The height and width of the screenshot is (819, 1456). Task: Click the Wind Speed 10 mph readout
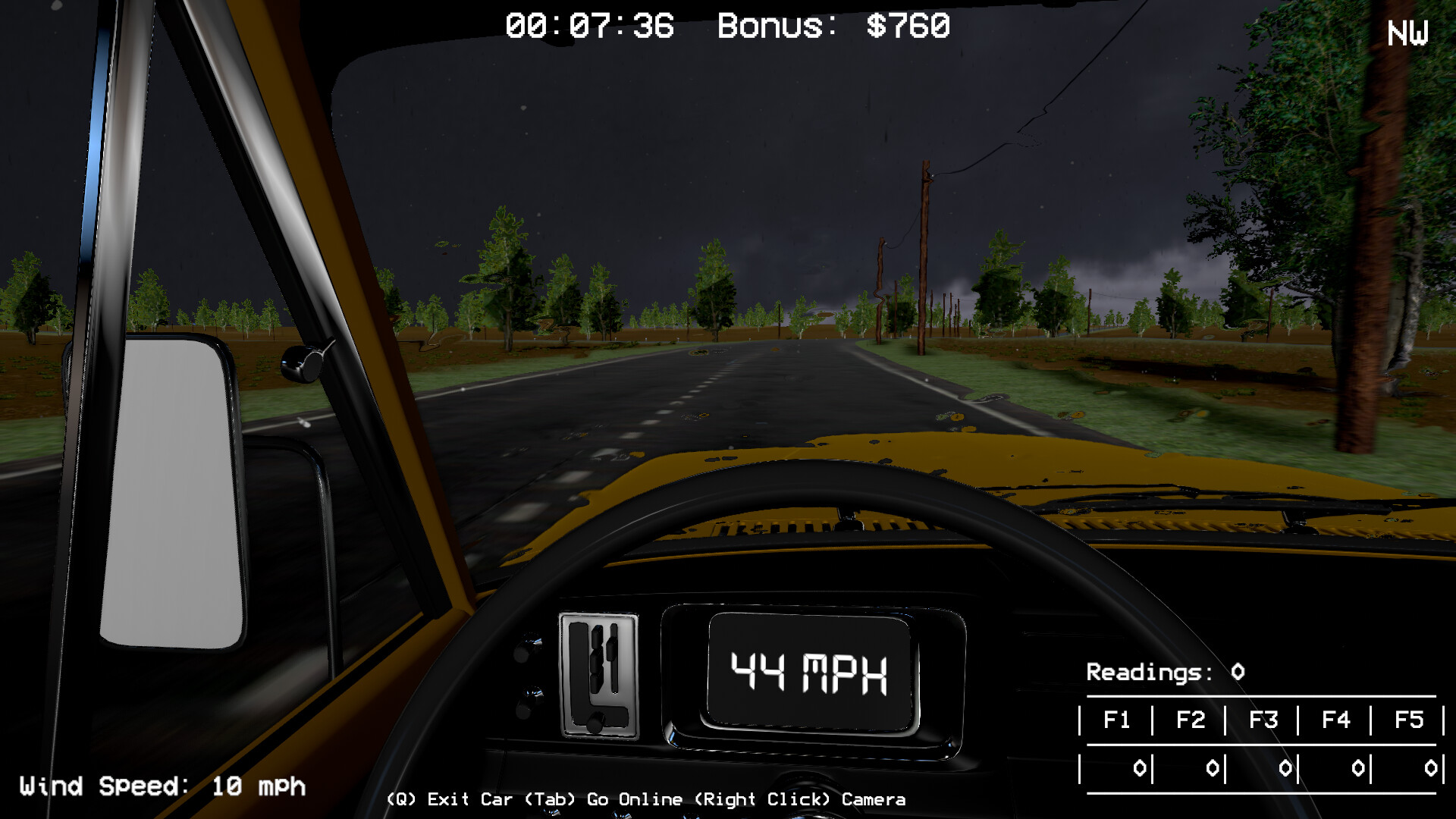(x=162, y=786)
